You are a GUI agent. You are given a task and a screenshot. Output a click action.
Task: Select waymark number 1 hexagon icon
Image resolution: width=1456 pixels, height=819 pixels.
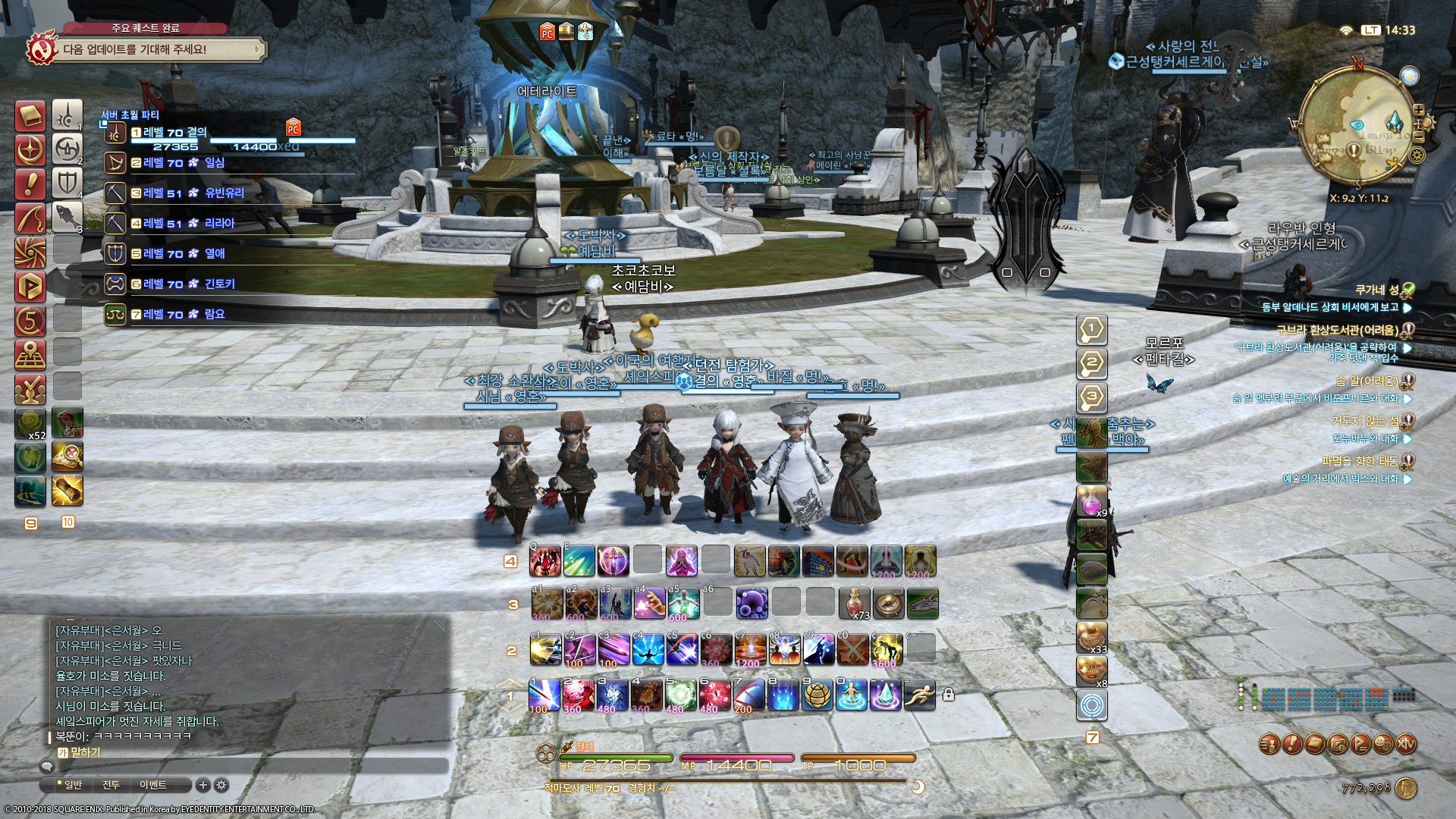pyautogui.click(x=1092, y=330)
